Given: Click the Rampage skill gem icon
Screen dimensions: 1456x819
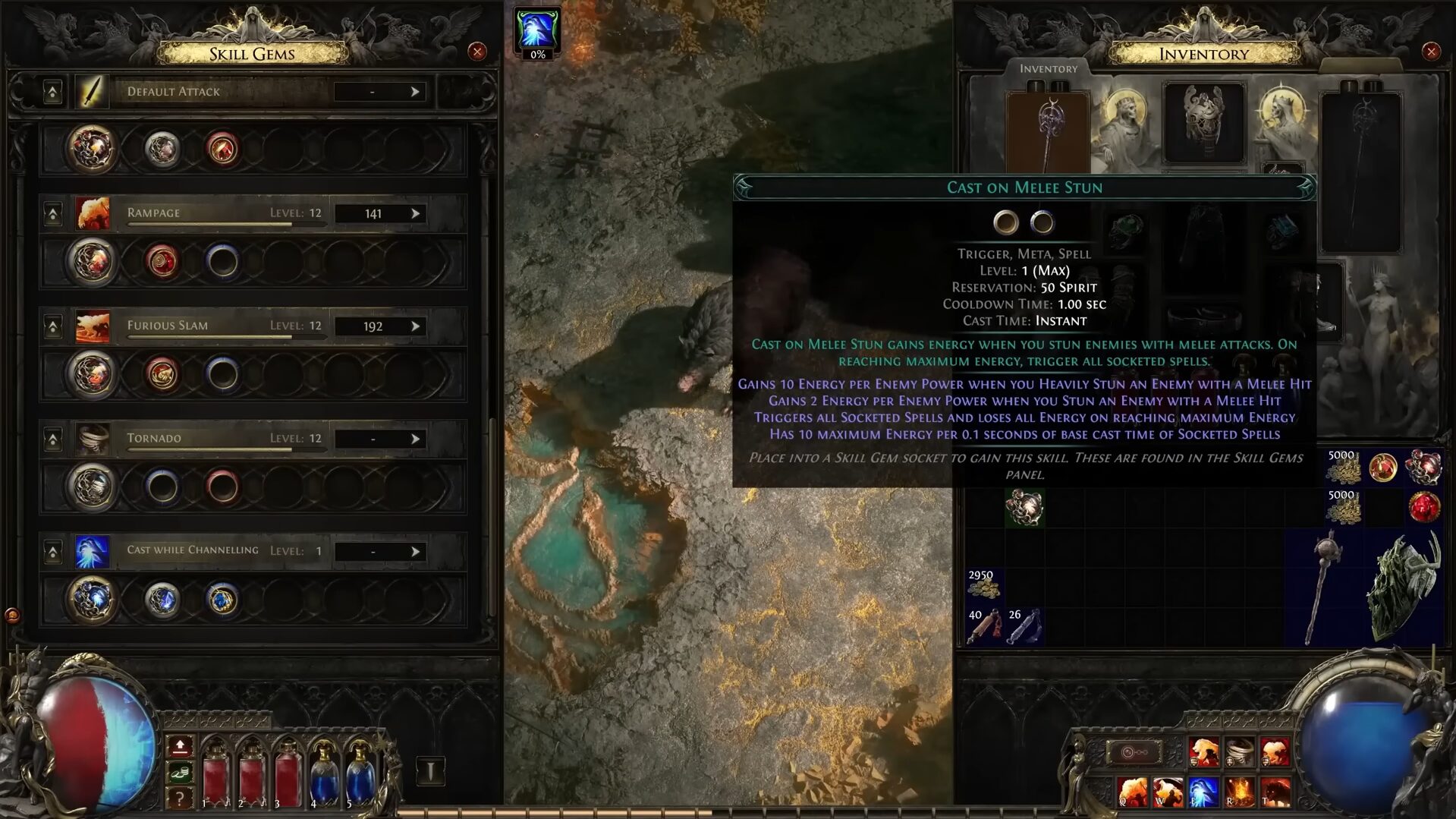Looking at the screenshot, I should (x=93, y=213).
